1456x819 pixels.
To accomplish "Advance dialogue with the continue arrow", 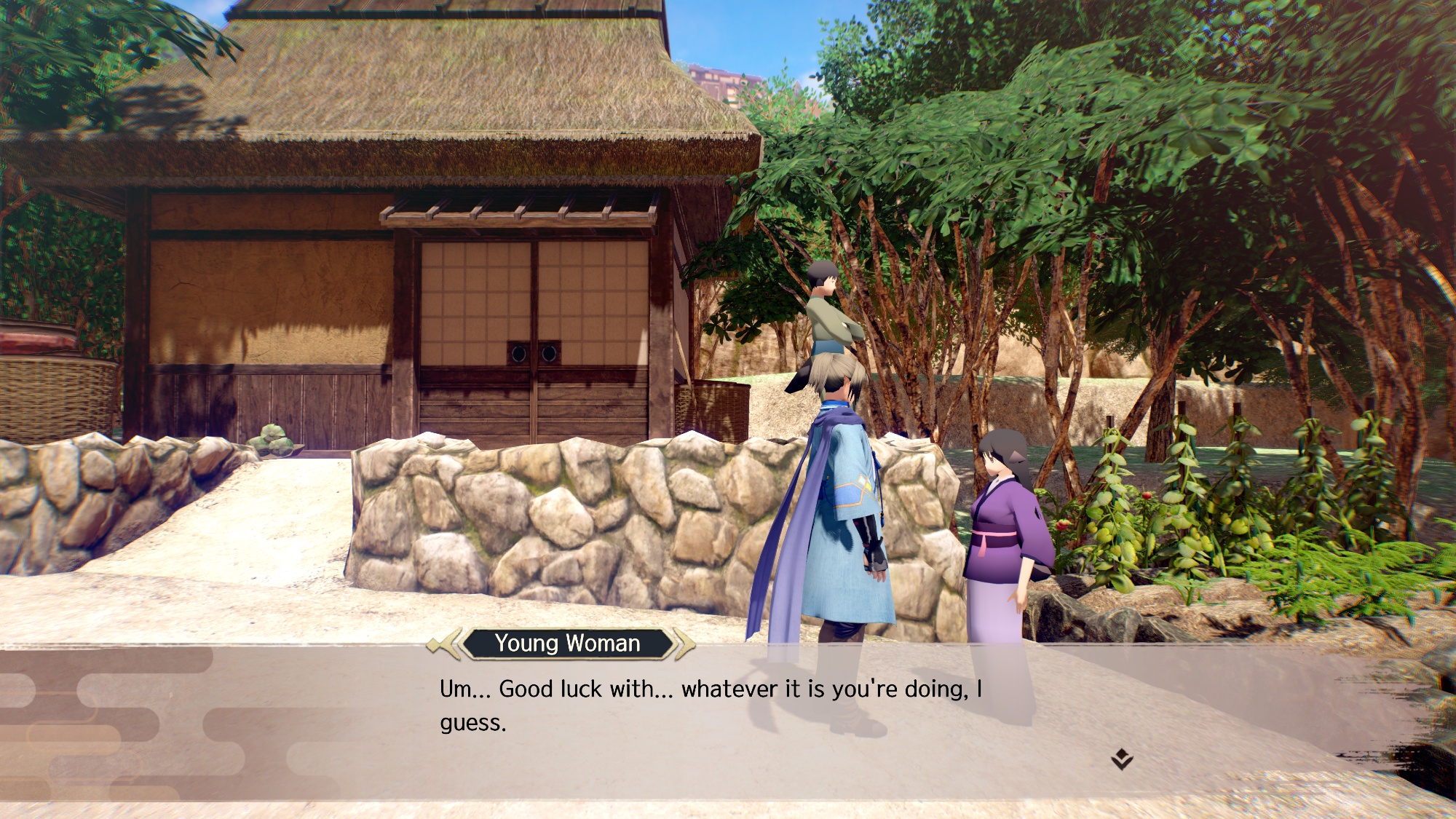I will pyautogui.click(x=1122, y=760).
